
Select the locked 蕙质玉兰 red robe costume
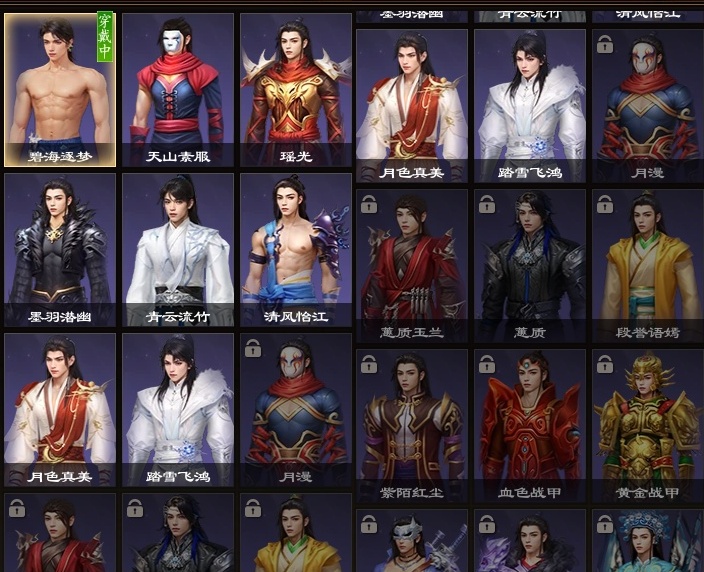point(413,262)
